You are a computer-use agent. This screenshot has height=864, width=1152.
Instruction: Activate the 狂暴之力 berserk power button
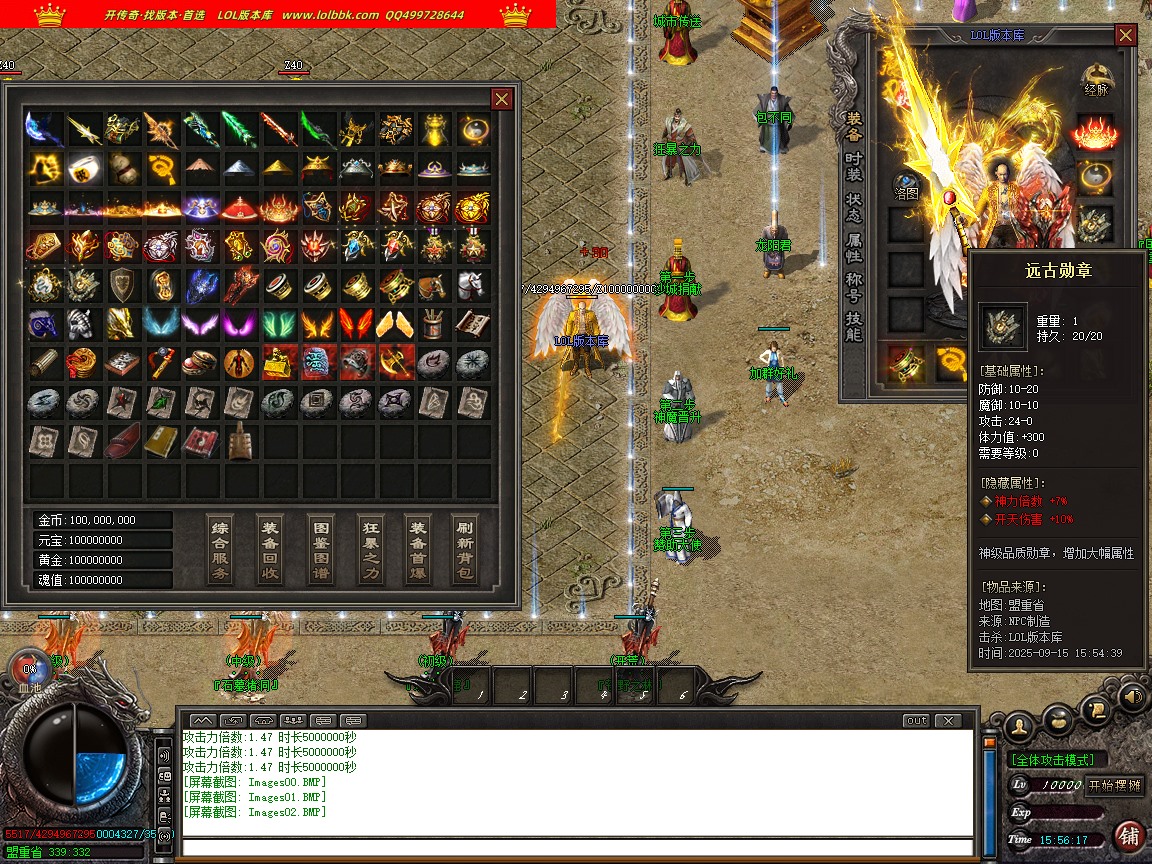point(371,549)
